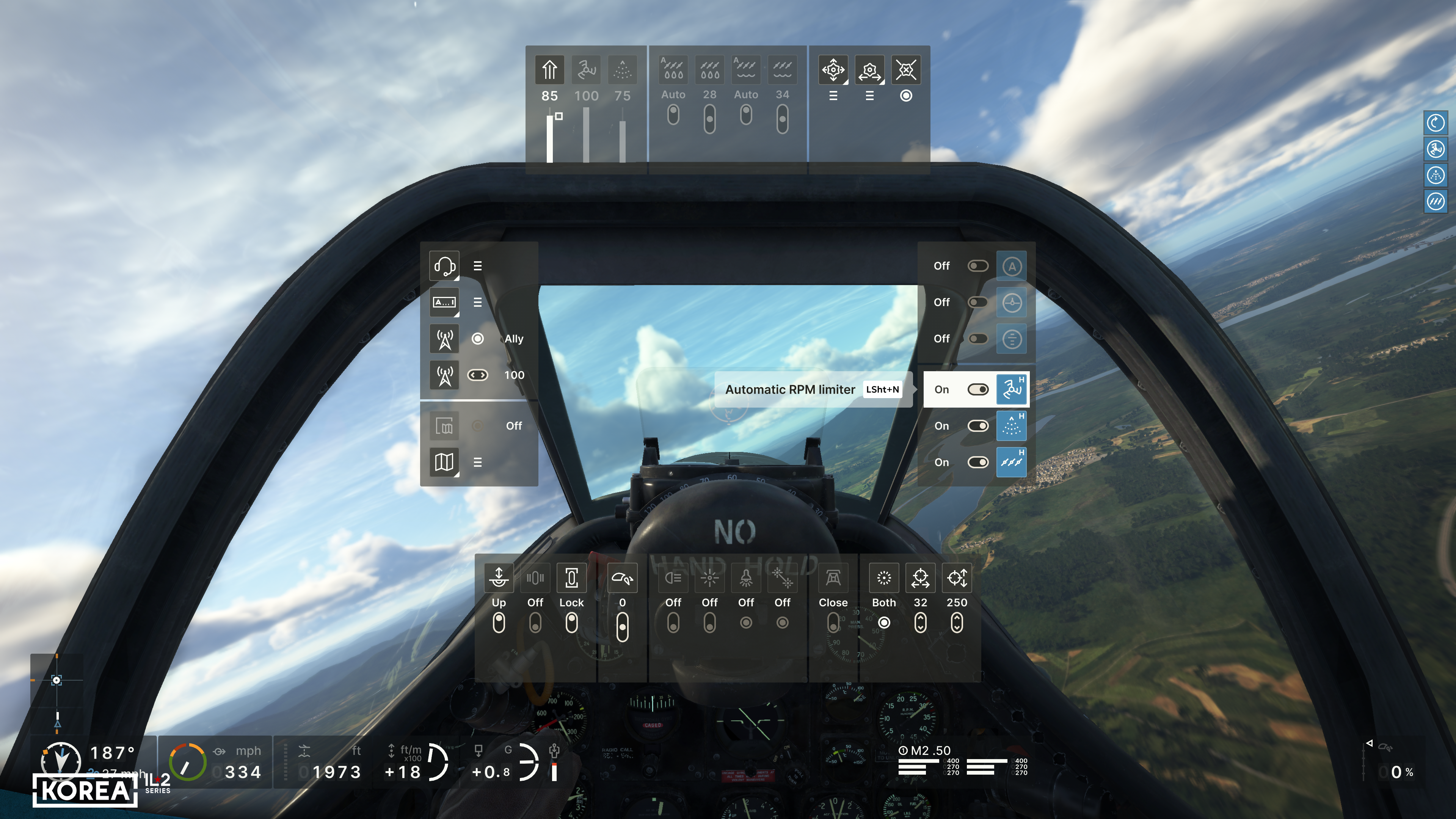
Task: Click the crossed-out crosshair view icon
Action: click(x=905, y=70)
